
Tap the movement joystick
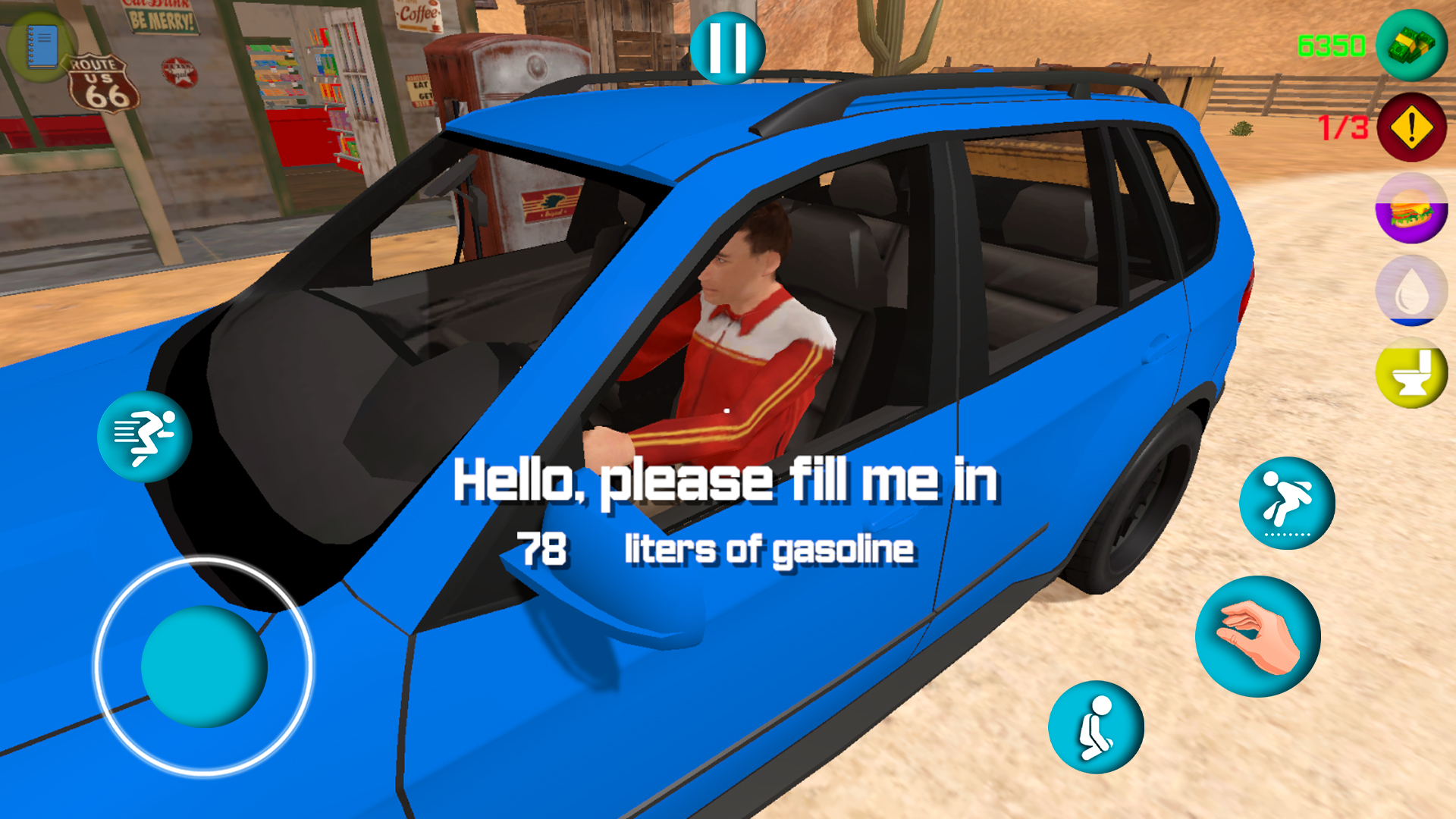click(x=206, y=667)
